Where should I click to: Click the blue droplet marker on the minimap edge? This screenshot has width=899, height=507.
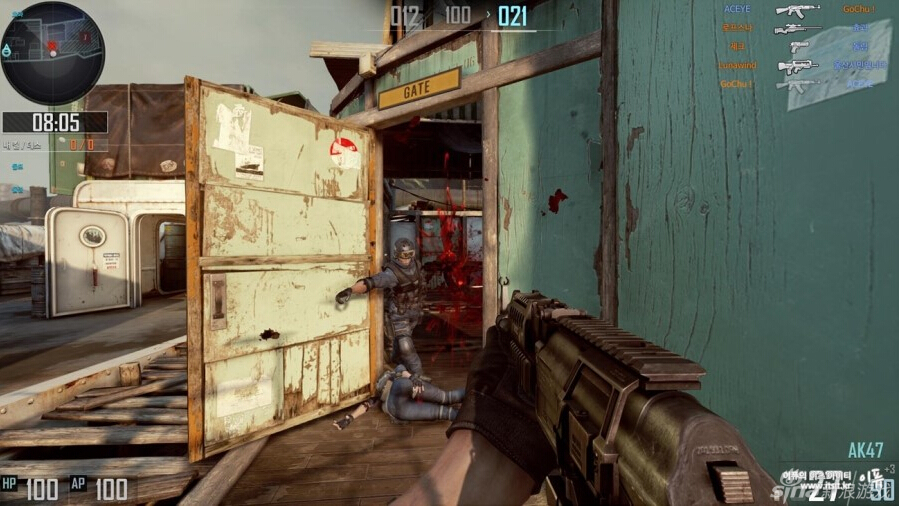(x=7, y=49)
